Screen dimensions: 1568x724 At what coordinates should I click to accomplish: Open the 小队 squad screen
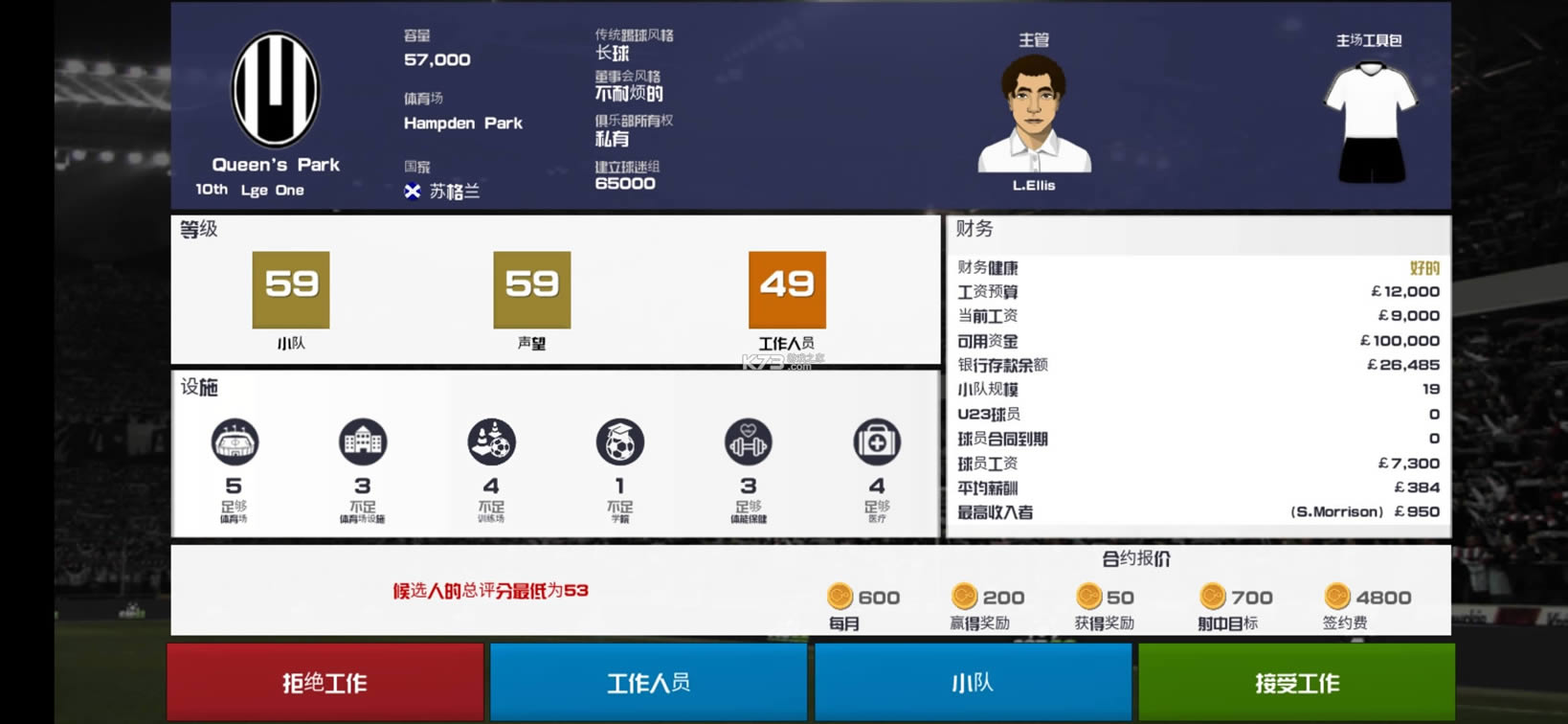coord(974,682)
